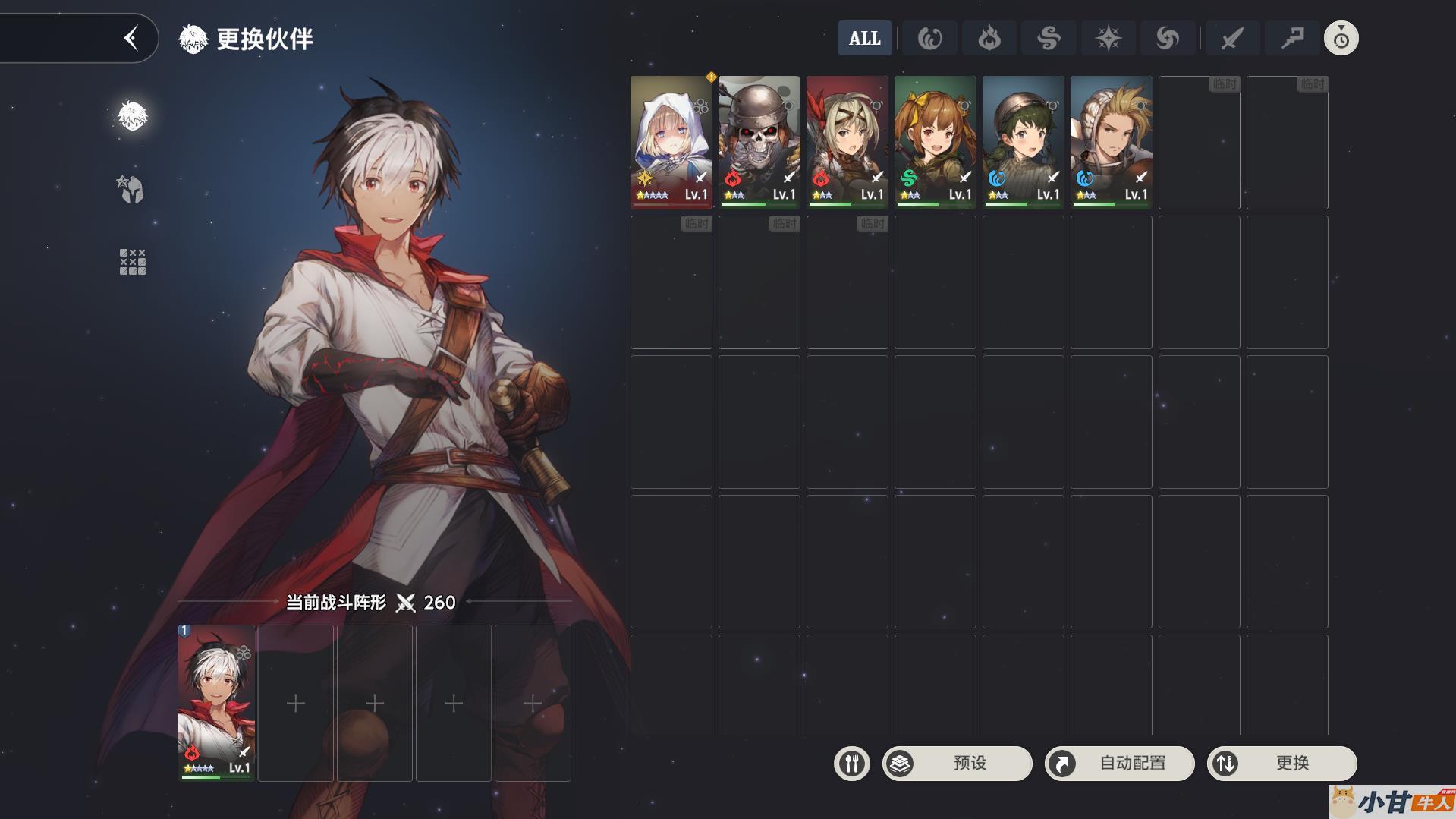Choose the white-hooded blonde girl card
This screenshot has width=1456, height=819.
tap(671, 141)
